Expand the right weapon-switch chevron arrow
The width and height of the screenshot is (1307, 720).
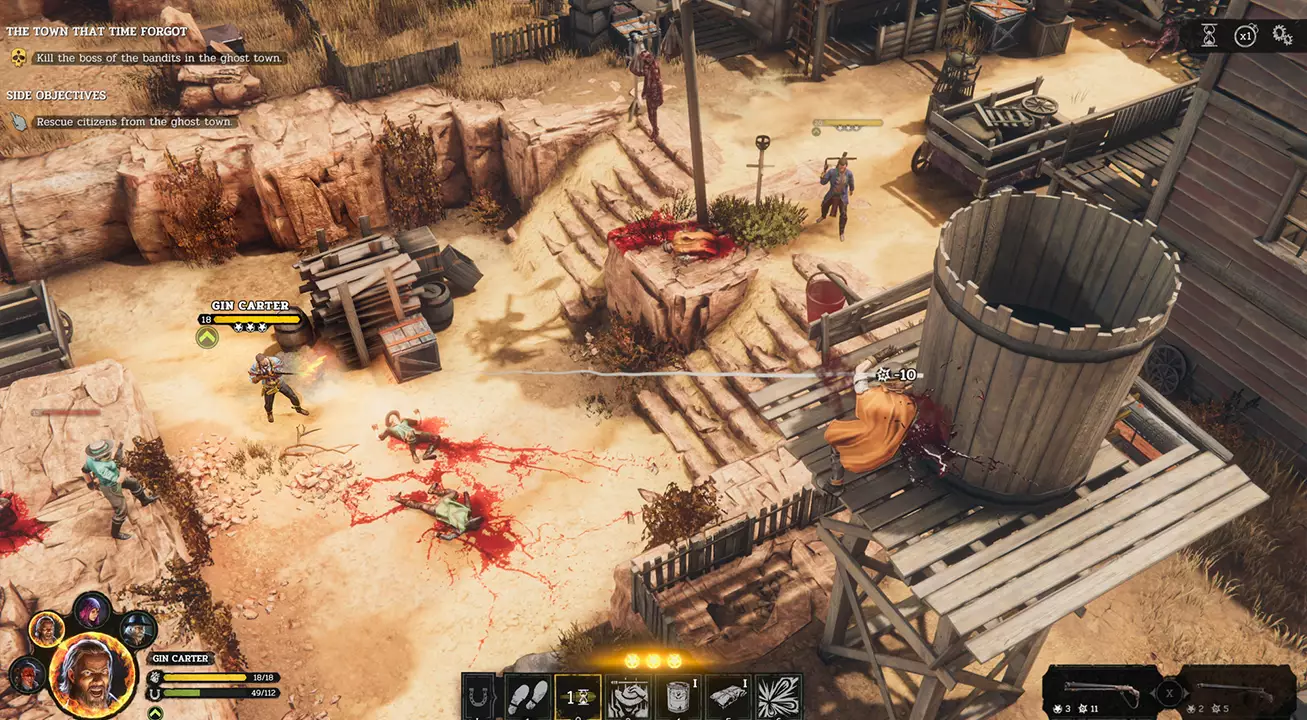tap(1185, 692)
